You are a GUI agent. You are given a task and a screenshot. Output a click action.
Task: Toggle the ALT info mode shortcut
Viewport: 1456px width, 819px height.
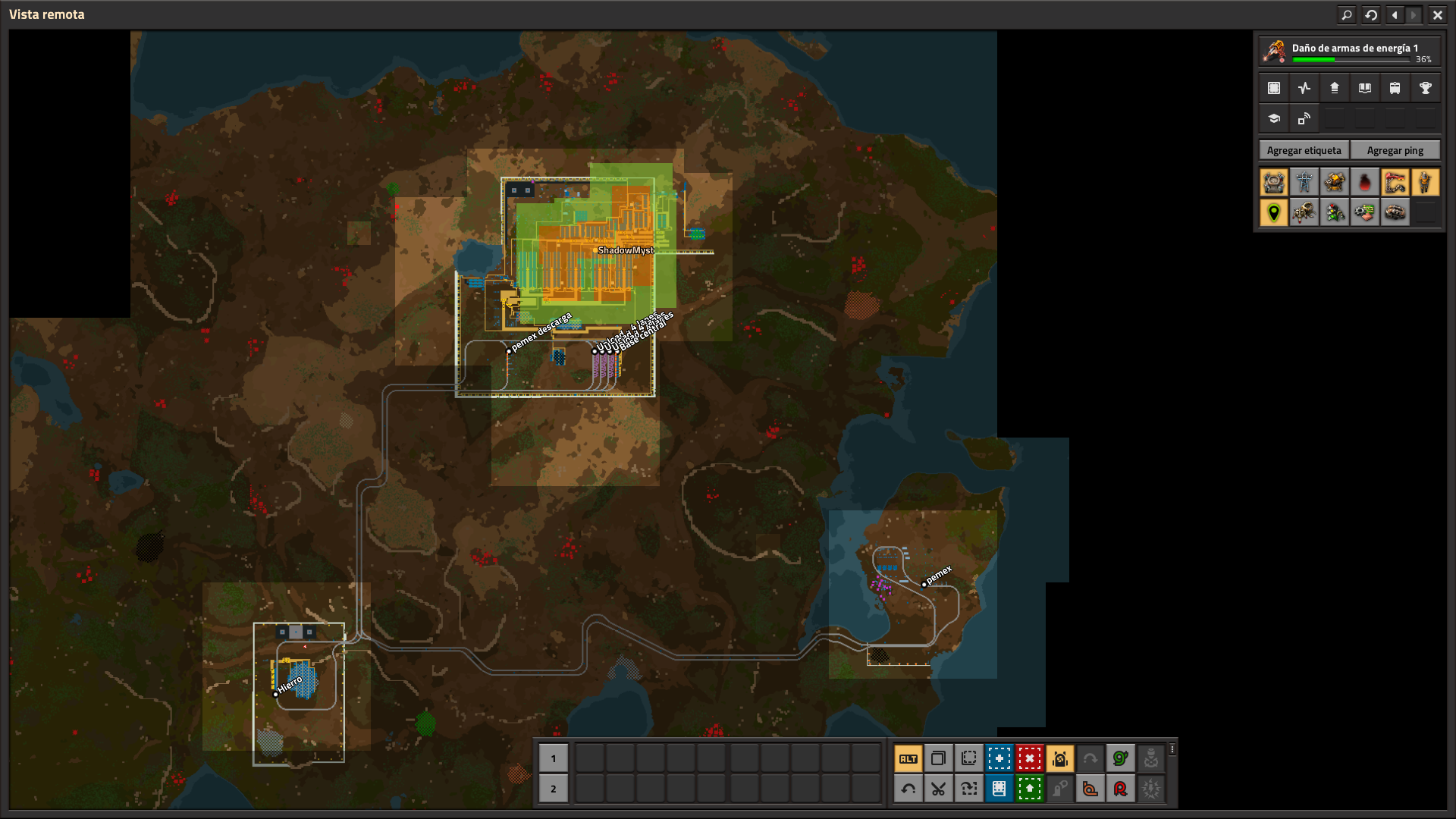(x=908, y=758)
